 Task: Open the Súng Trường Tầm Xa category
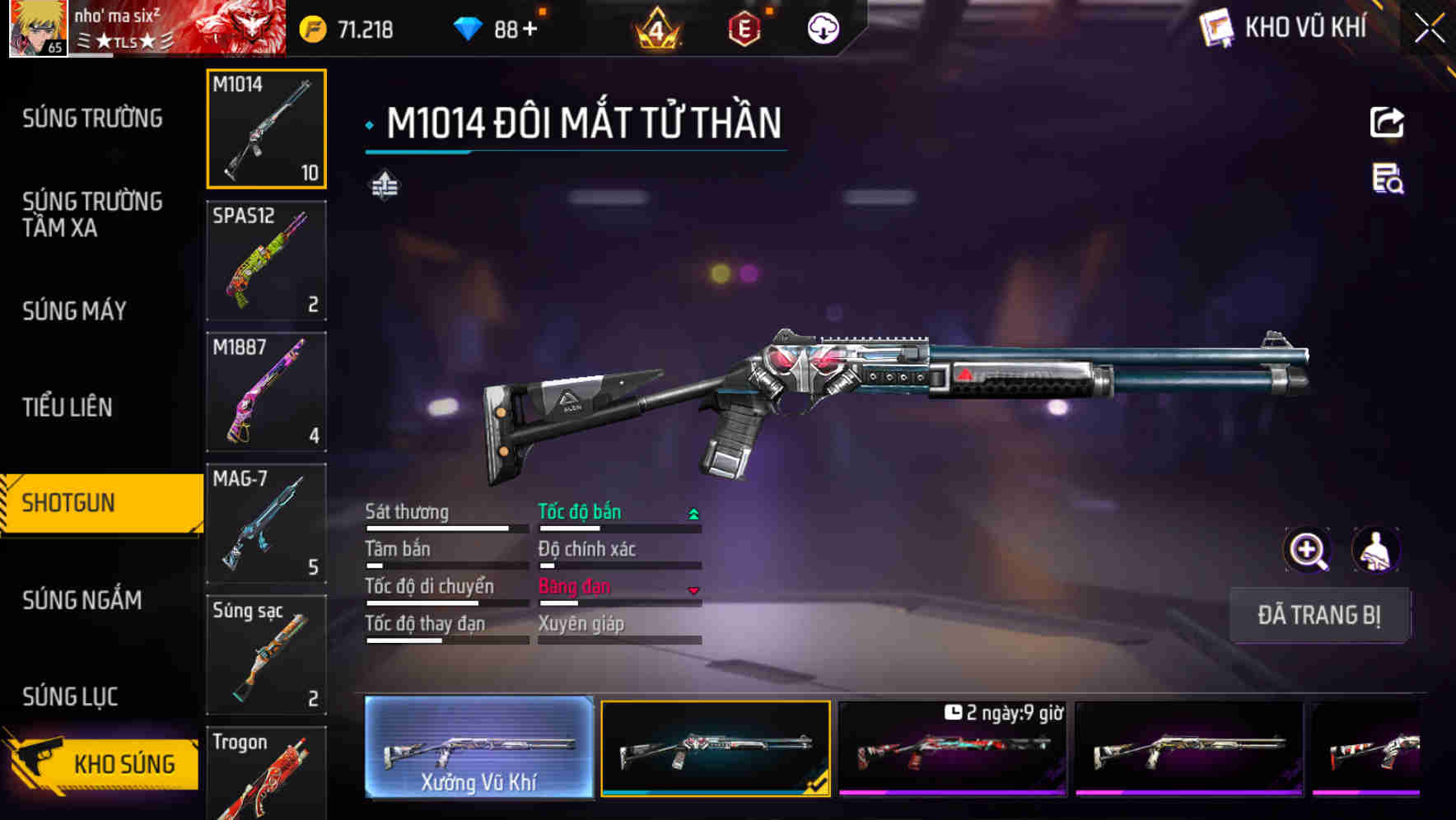[x=92, y=214]
